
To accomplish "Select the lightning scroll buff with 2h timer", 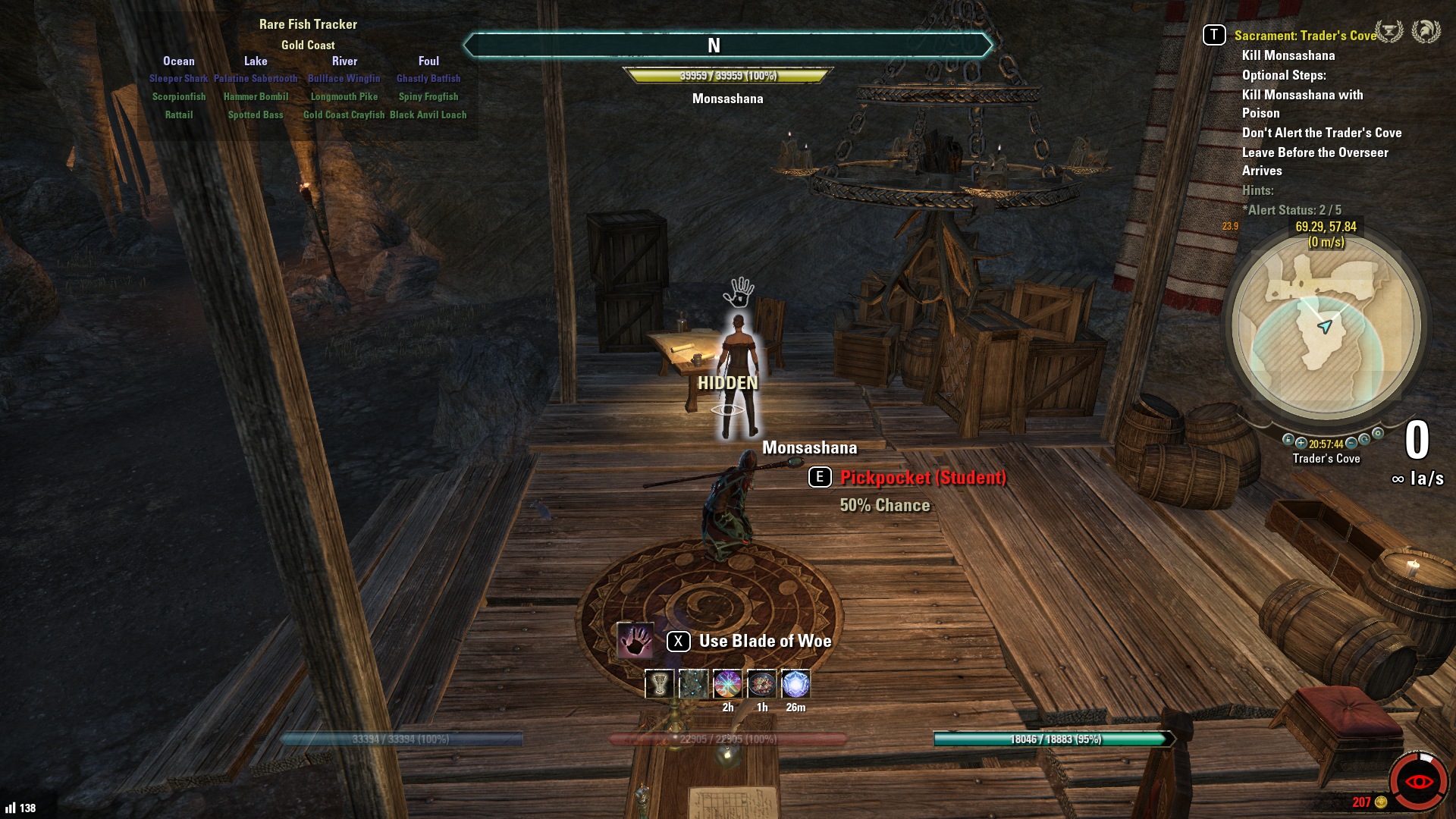I will (x=727, y=684).
